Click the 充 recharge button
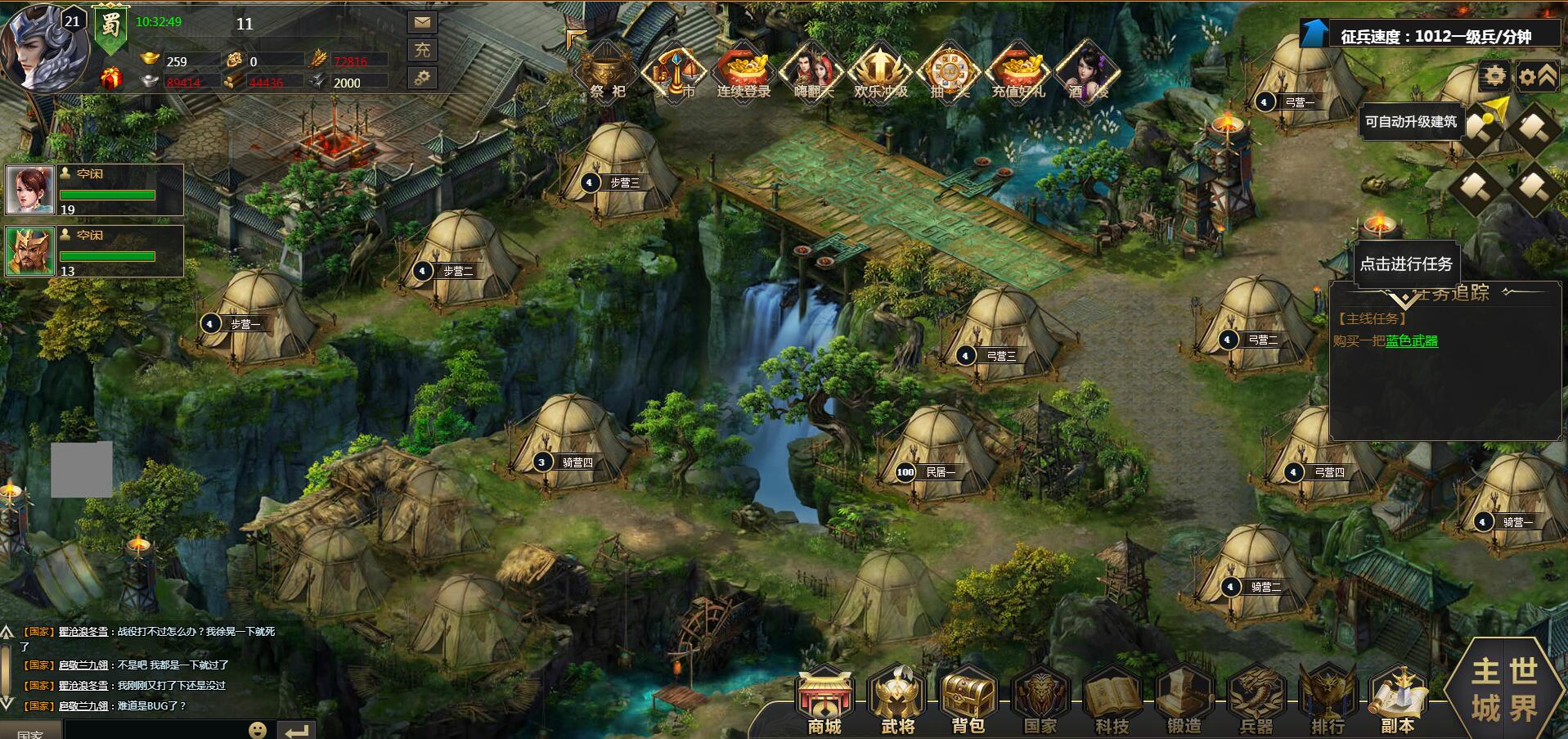The image size is (1568, 739). pyautogui.click(x=422, y=50)
